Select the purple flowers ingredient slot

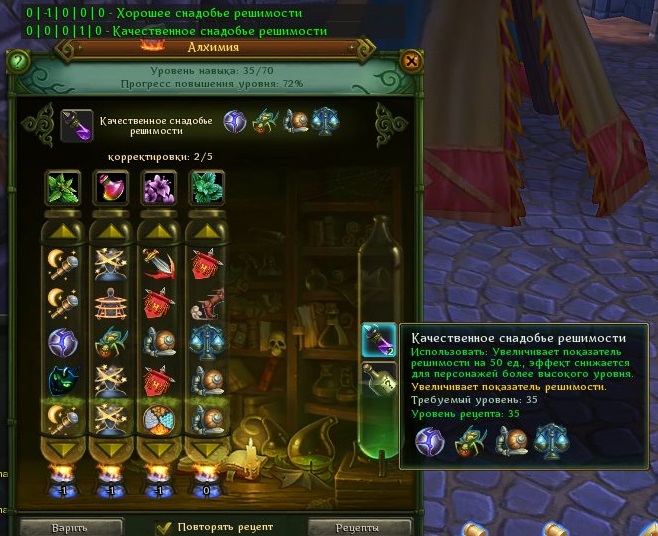pos(158,187)
